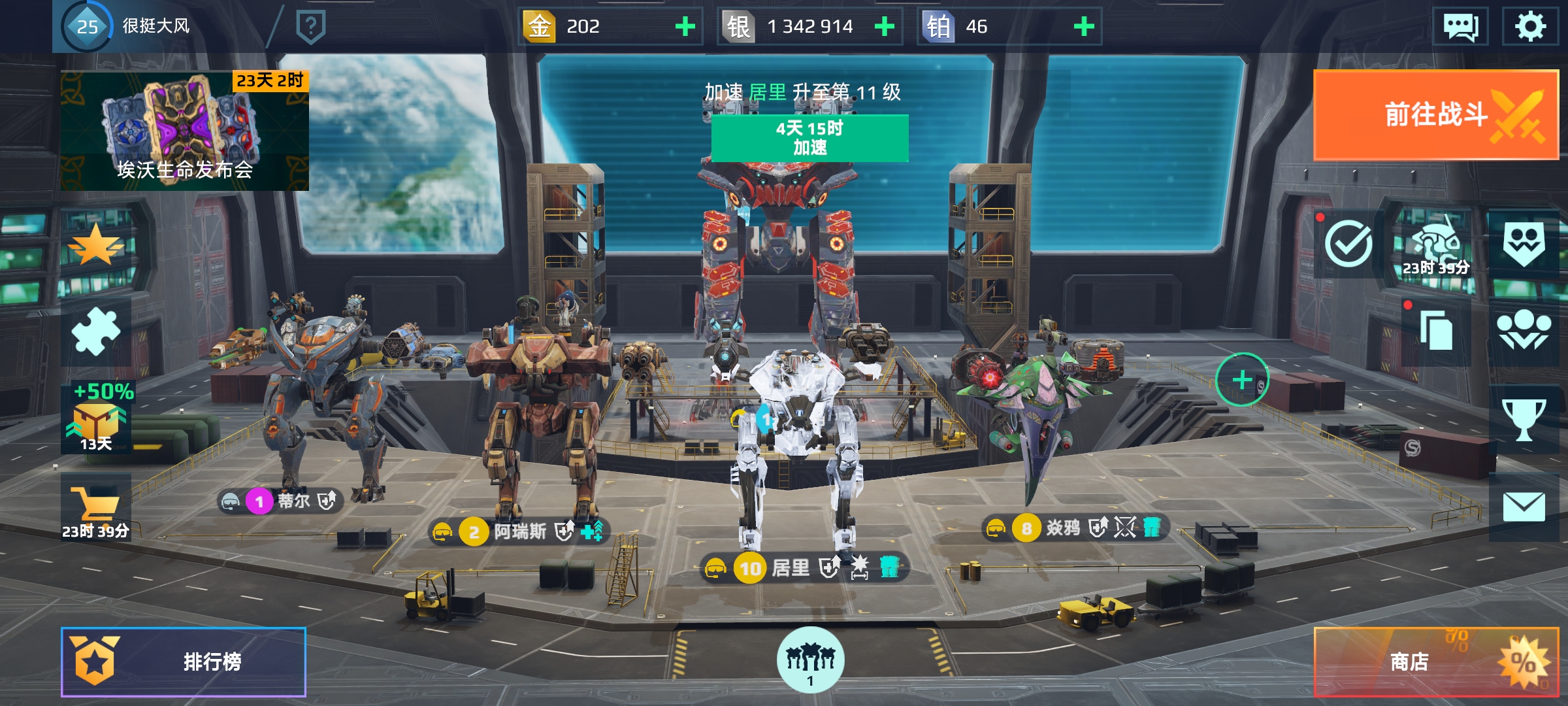Open the checkmark tasks icon
The image size is (1568, 706).
tap(1348, 244)
